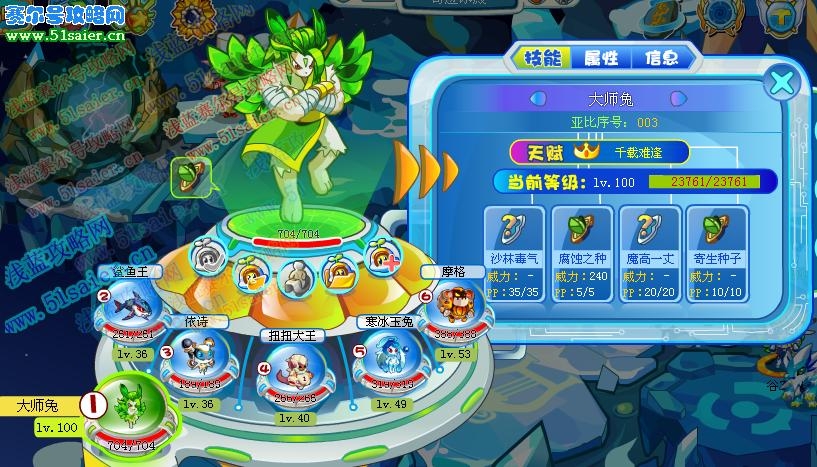The width and height of the screenshot is (817, 467).
Task: Click the green leaf badge beside the pet
Action: (187, 176)
